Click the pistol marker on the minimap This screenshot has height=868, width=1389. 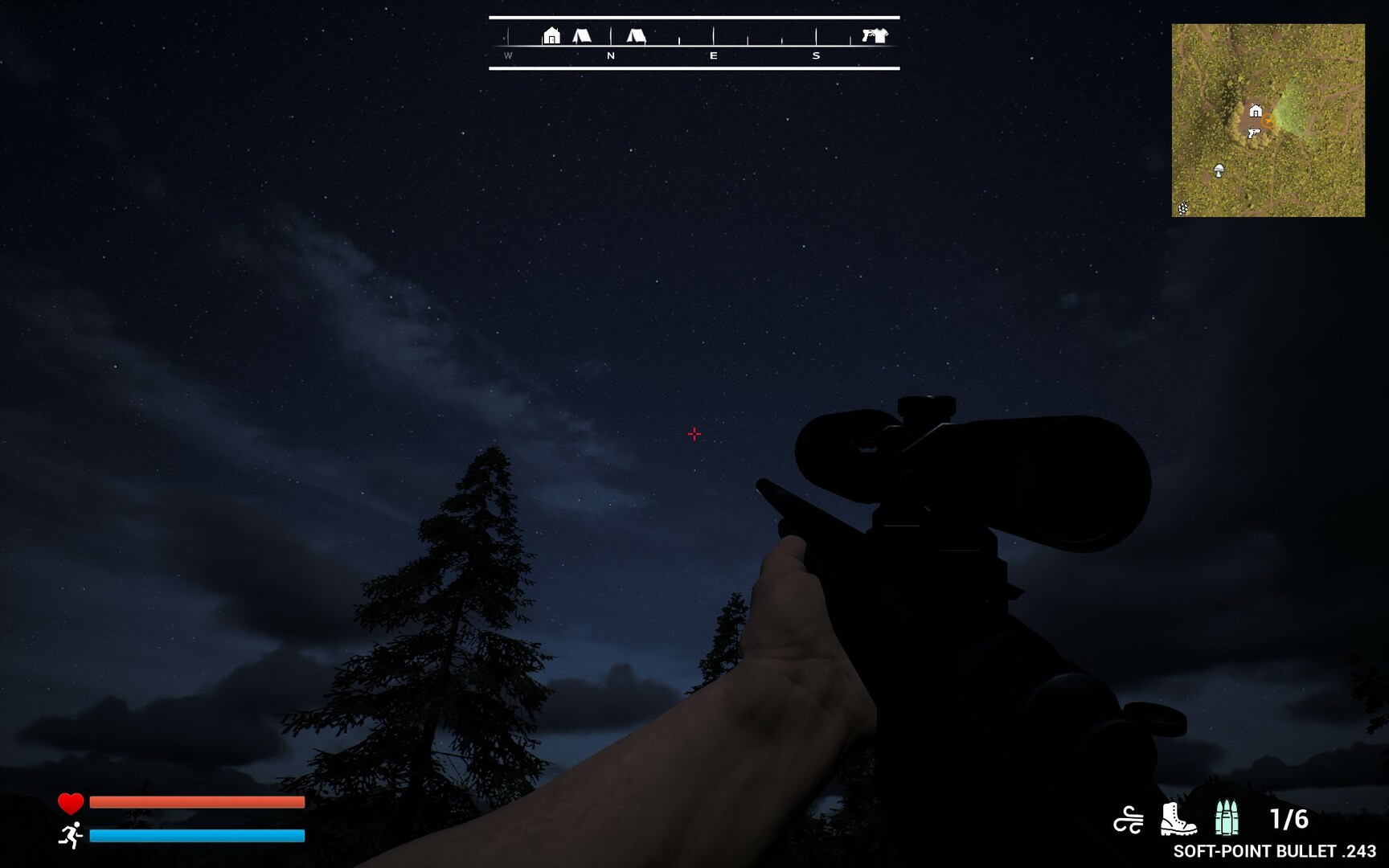coord(1255,133)
